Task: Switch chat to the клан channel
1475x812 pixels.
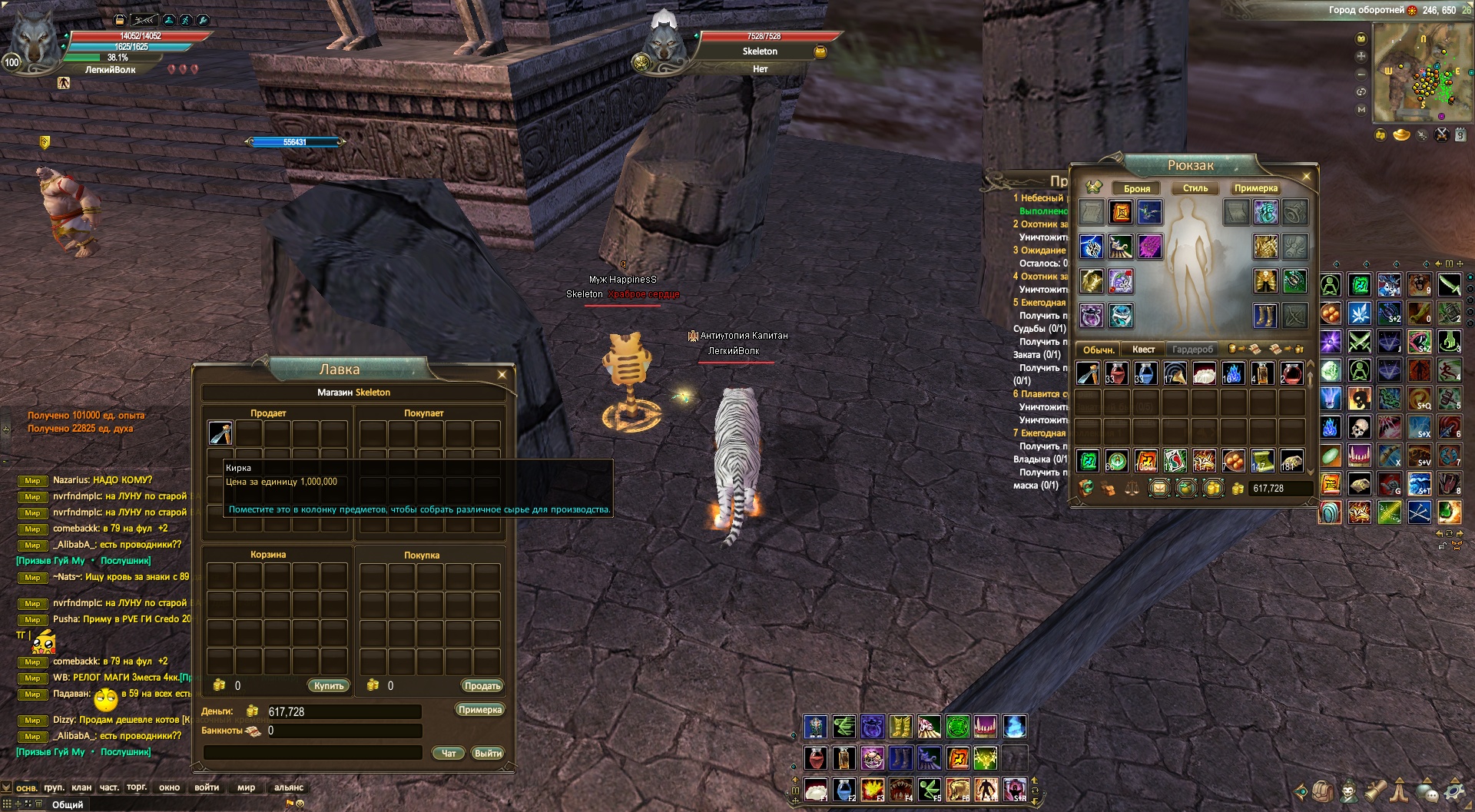Action: point(81,787)
